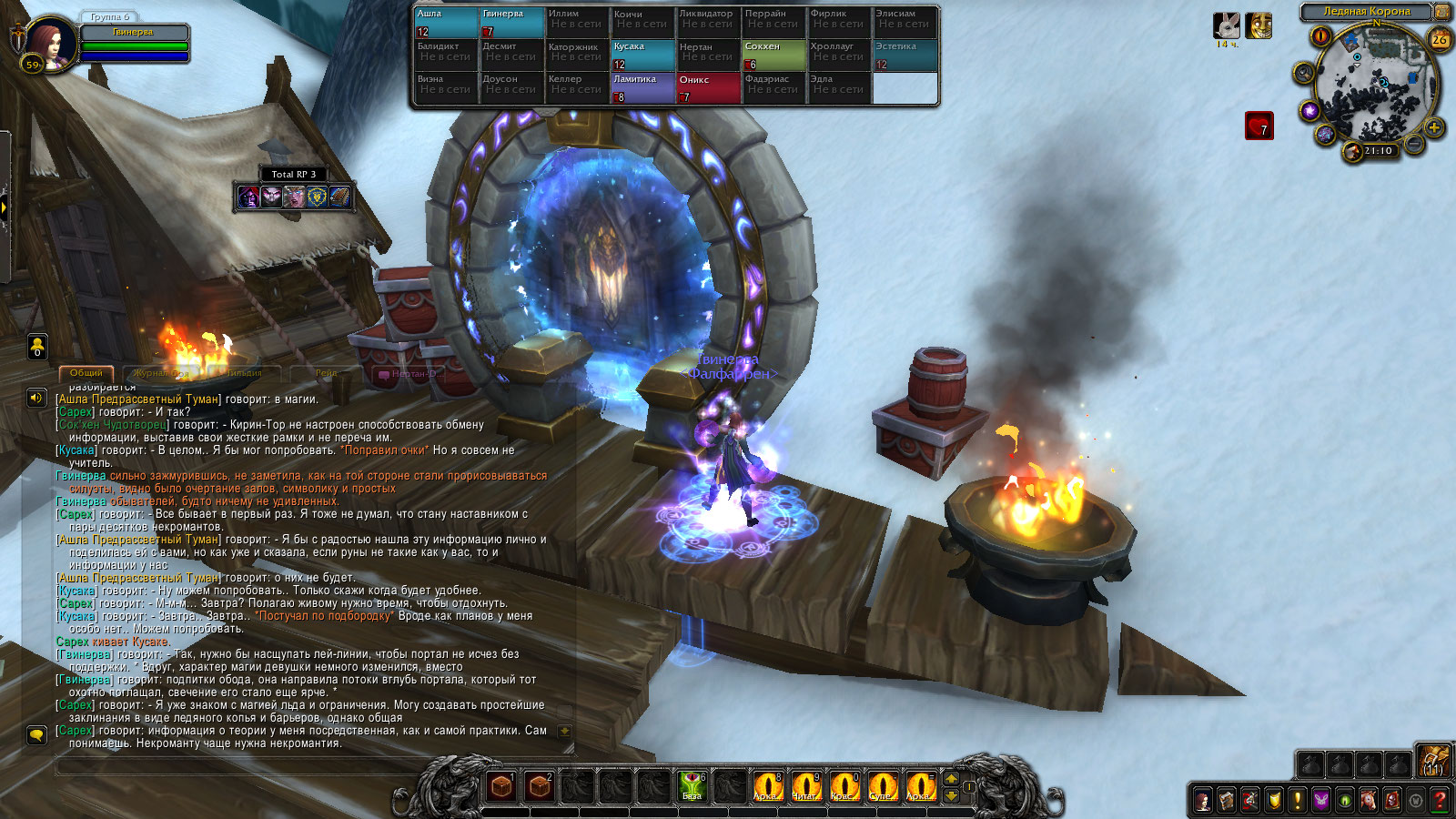Use the Читат... eye ability slot
The image size is (1456, 819).
pyautogui.click(x=805, y=785)
